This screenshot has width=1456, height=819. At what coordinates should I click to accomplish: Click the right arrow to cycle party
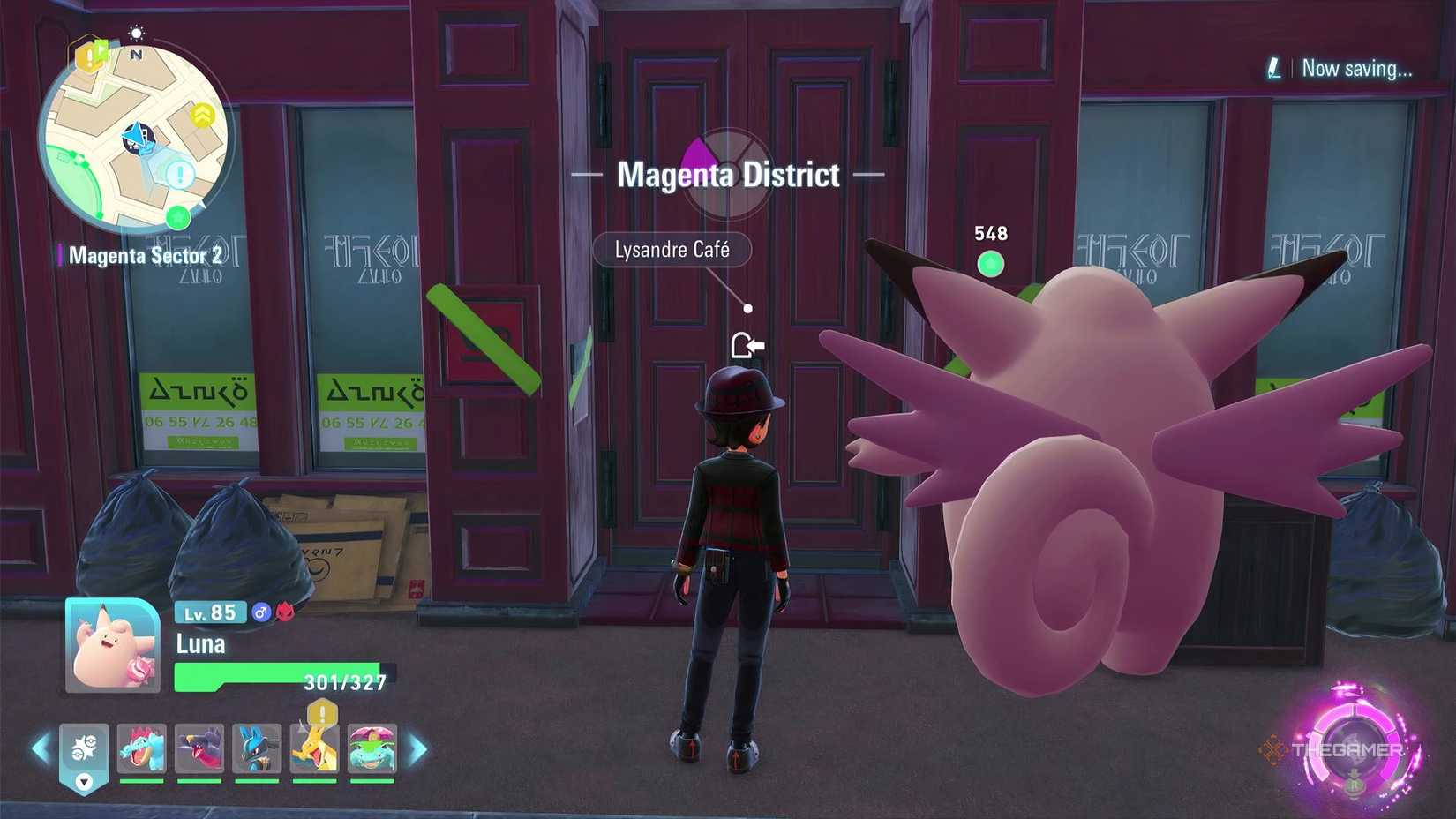click(418, 748)
